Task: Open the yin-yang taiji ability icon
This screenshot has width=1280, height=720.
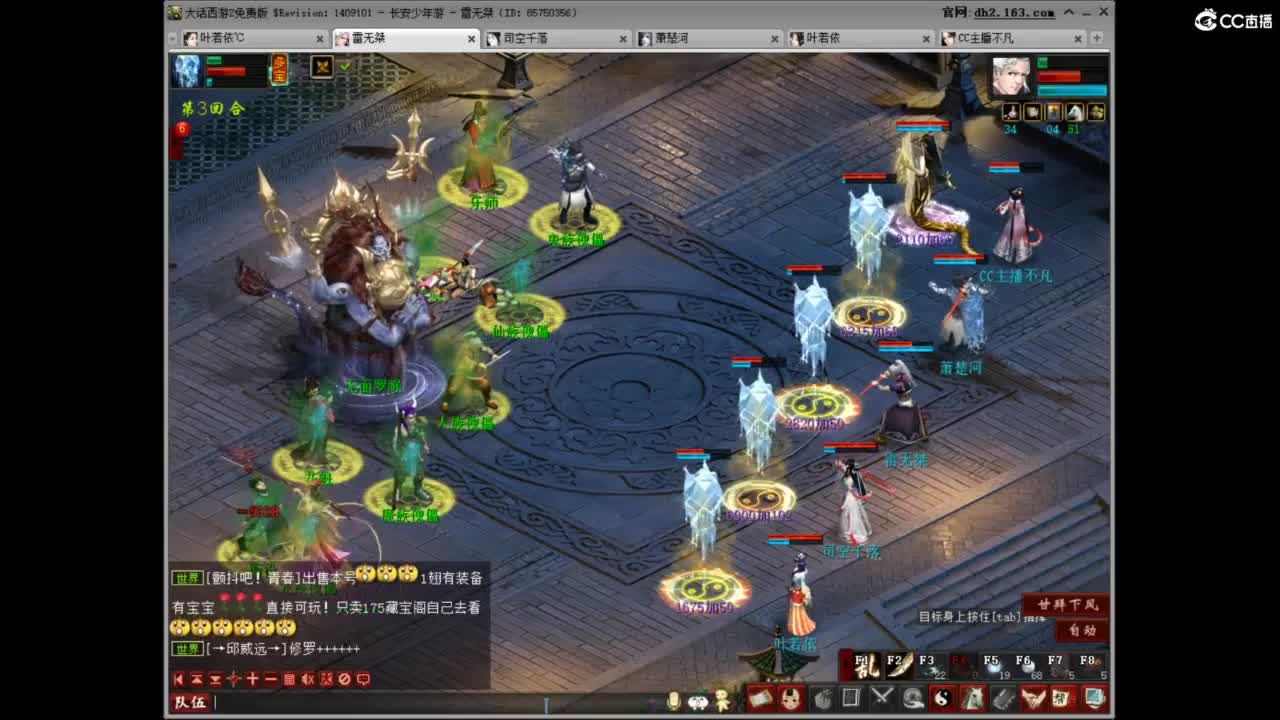Action: [x=942, y=698]
